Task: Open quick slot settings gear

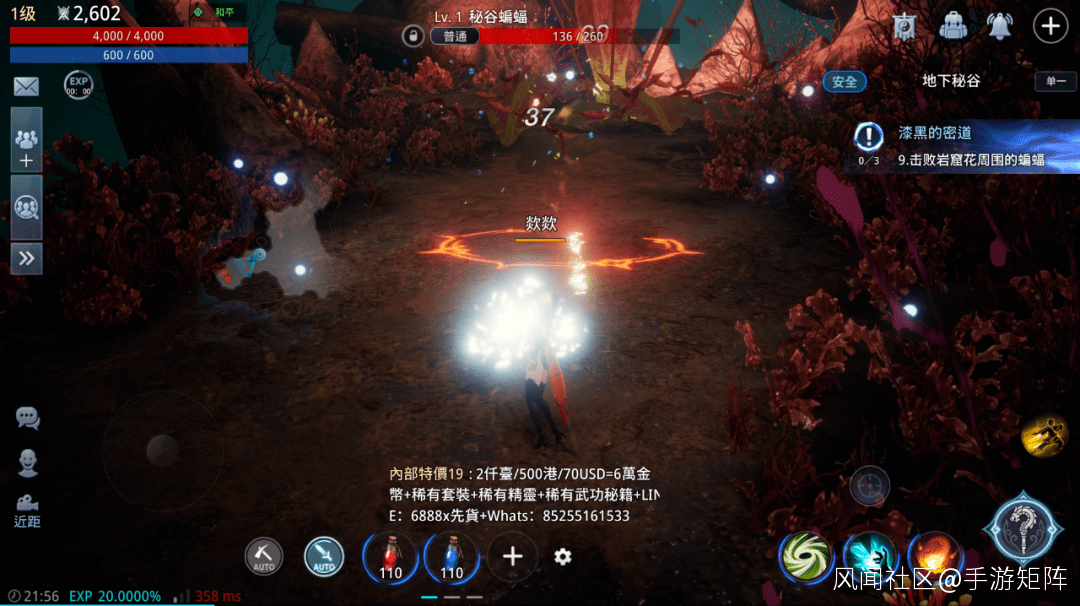Action: point(563,557)
